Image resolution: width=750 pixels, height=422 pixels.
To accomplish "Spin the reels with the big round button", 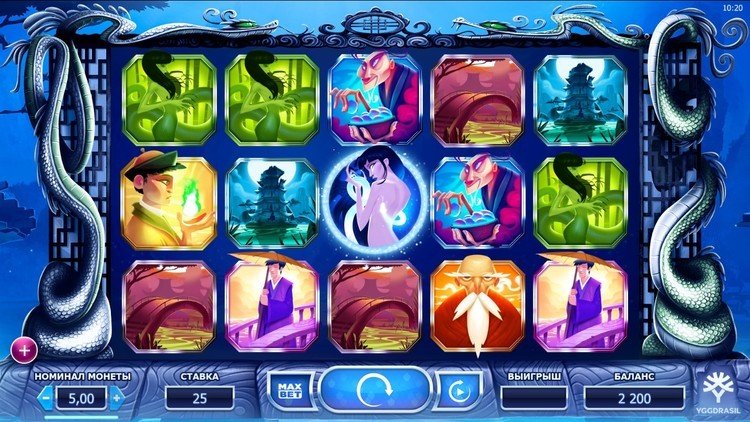I will [374, 388].
